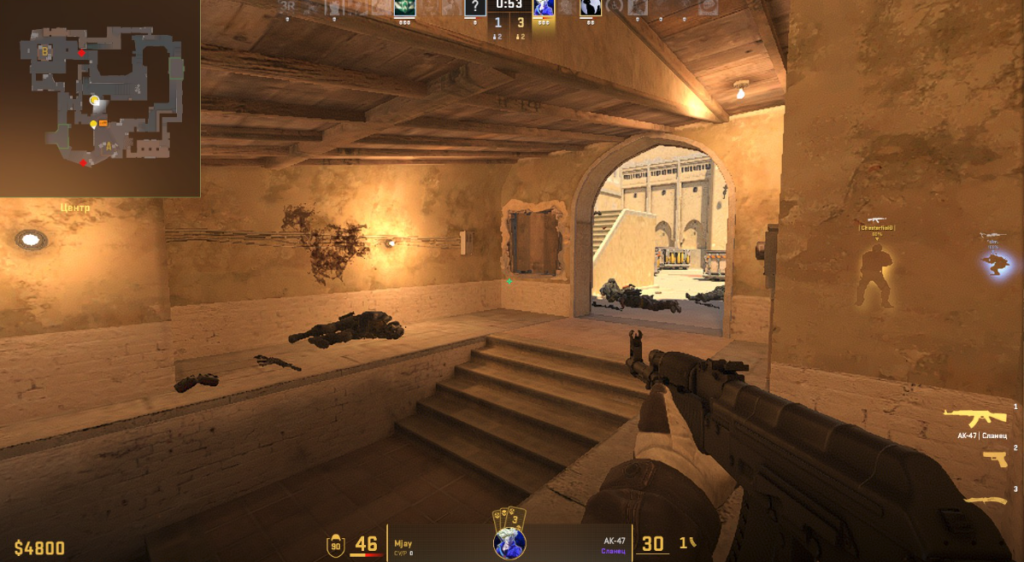Select the question-mark player avatar in scoreboard
The image size is (1024, 562).
click(475, 8)
